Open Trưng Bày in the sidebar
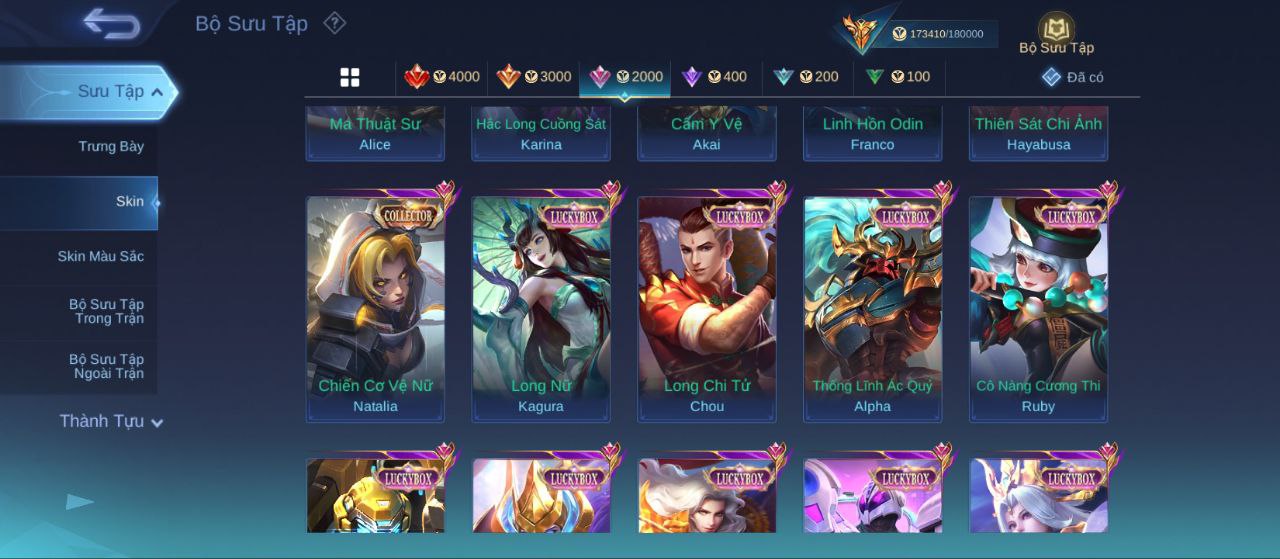The image size is (1280, 559). (x=111, y=147)
